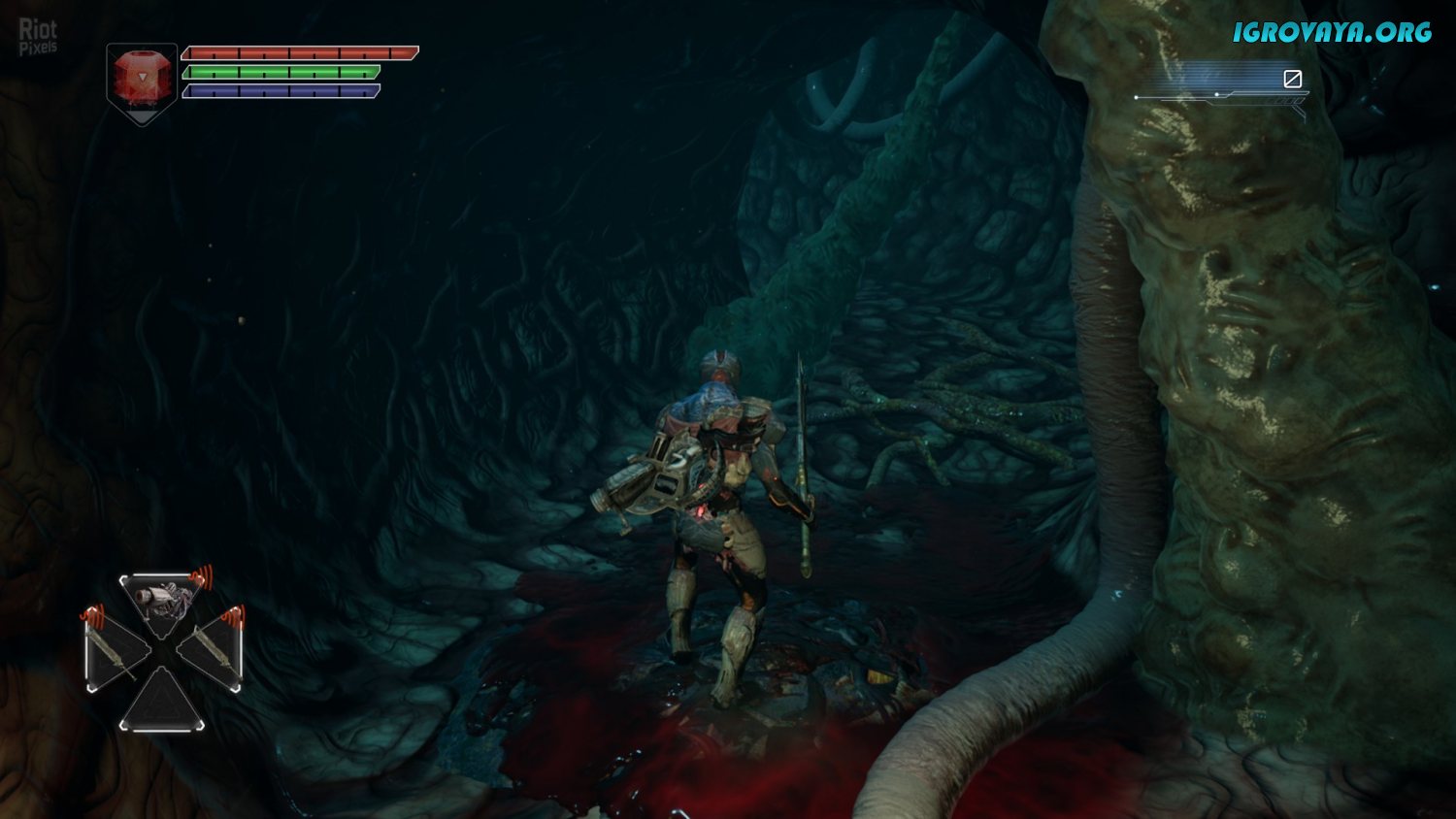Click the square slashed icon on notification panel
Viewport: 1456px width, 819px height.
[x=1292, y=79]
